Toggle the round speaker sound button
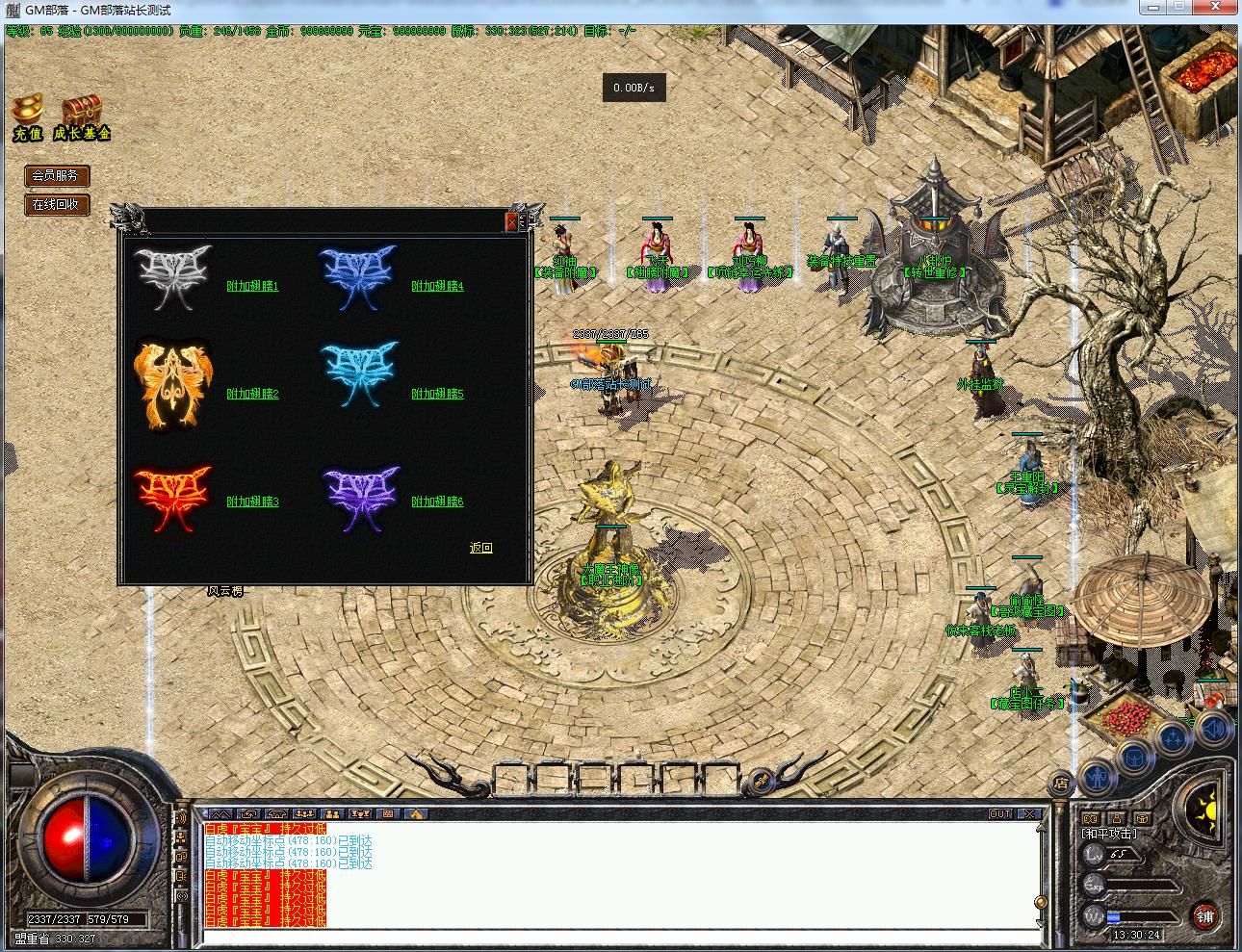The width and height of the screenshot is (1242, 952). pyautogui.click(x=1214, y=729)
